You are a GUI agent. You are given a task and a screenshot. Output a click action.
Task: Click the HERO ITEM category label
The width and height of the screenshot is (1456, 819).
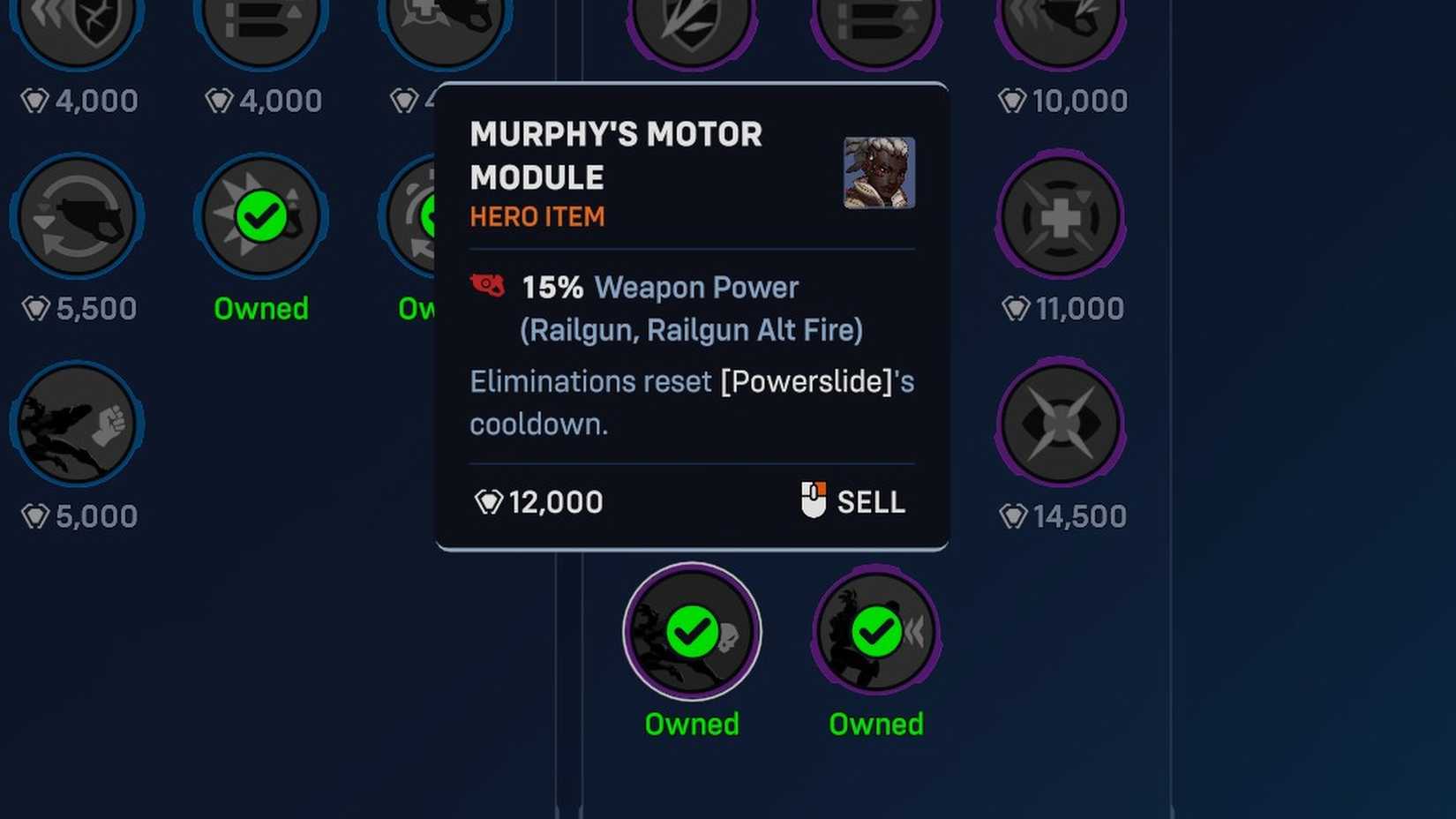pyautogui.click(x=537, y=217)
